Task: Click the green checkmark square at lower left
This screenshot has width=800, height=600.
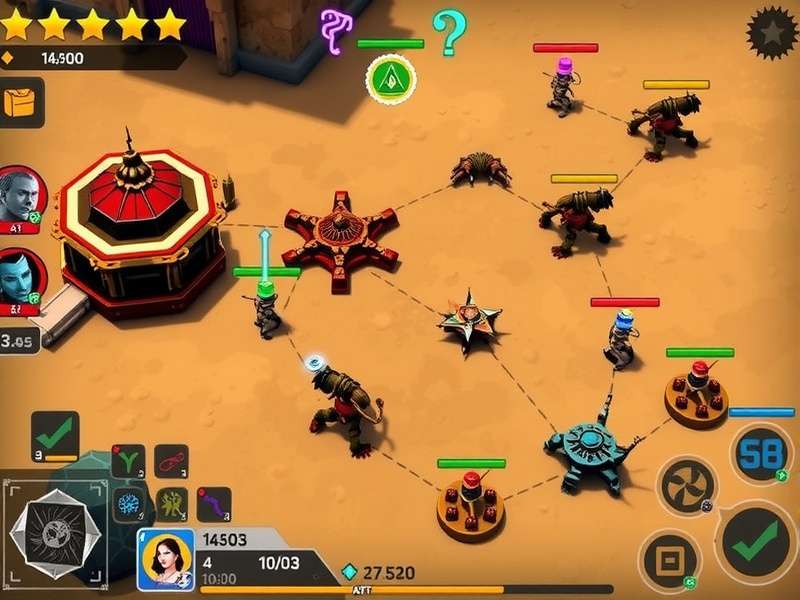Action: [x=55, y=436]
